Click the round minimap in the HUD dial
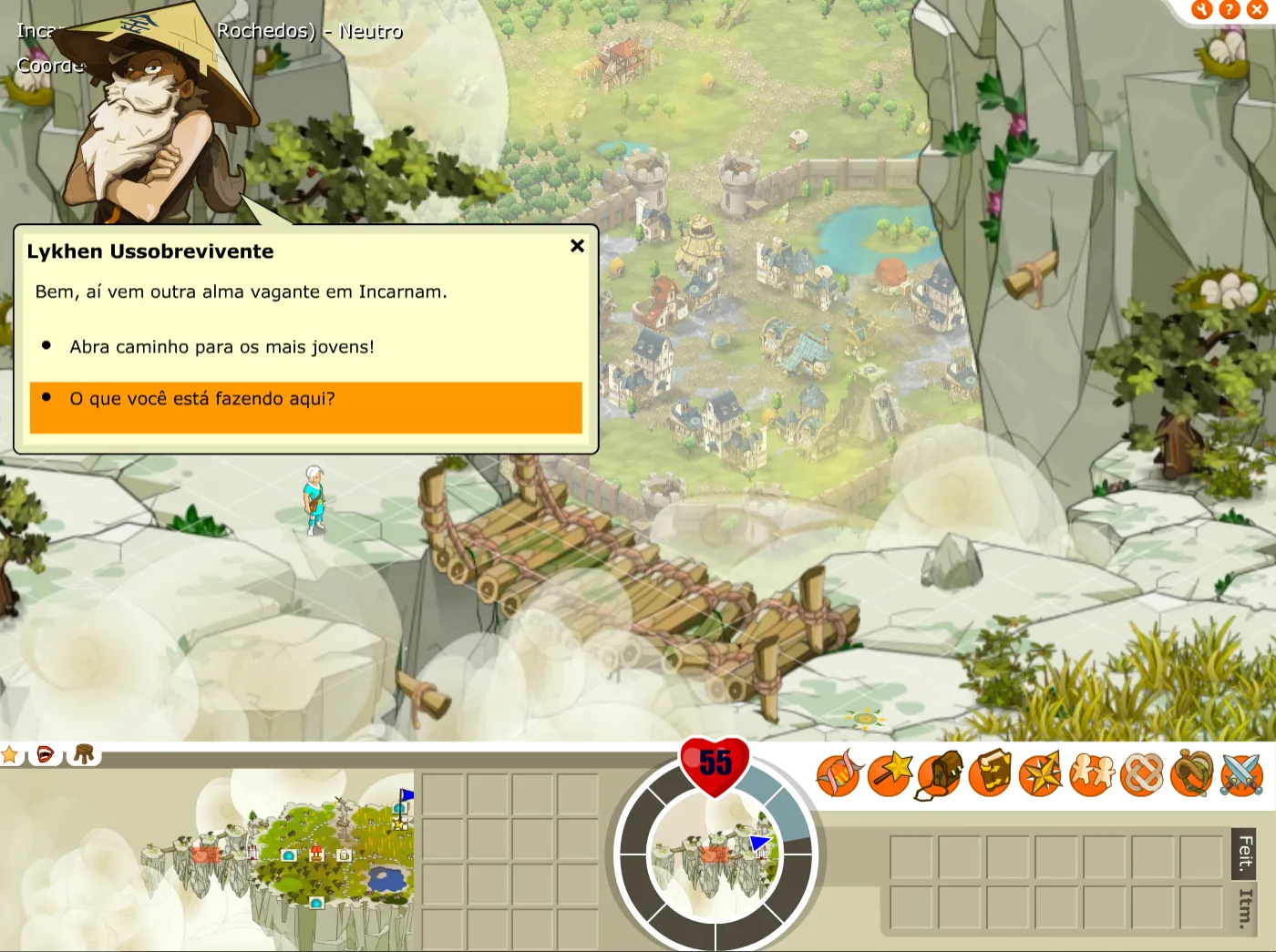Screen dimensions: 1276x952 point(715,855)
